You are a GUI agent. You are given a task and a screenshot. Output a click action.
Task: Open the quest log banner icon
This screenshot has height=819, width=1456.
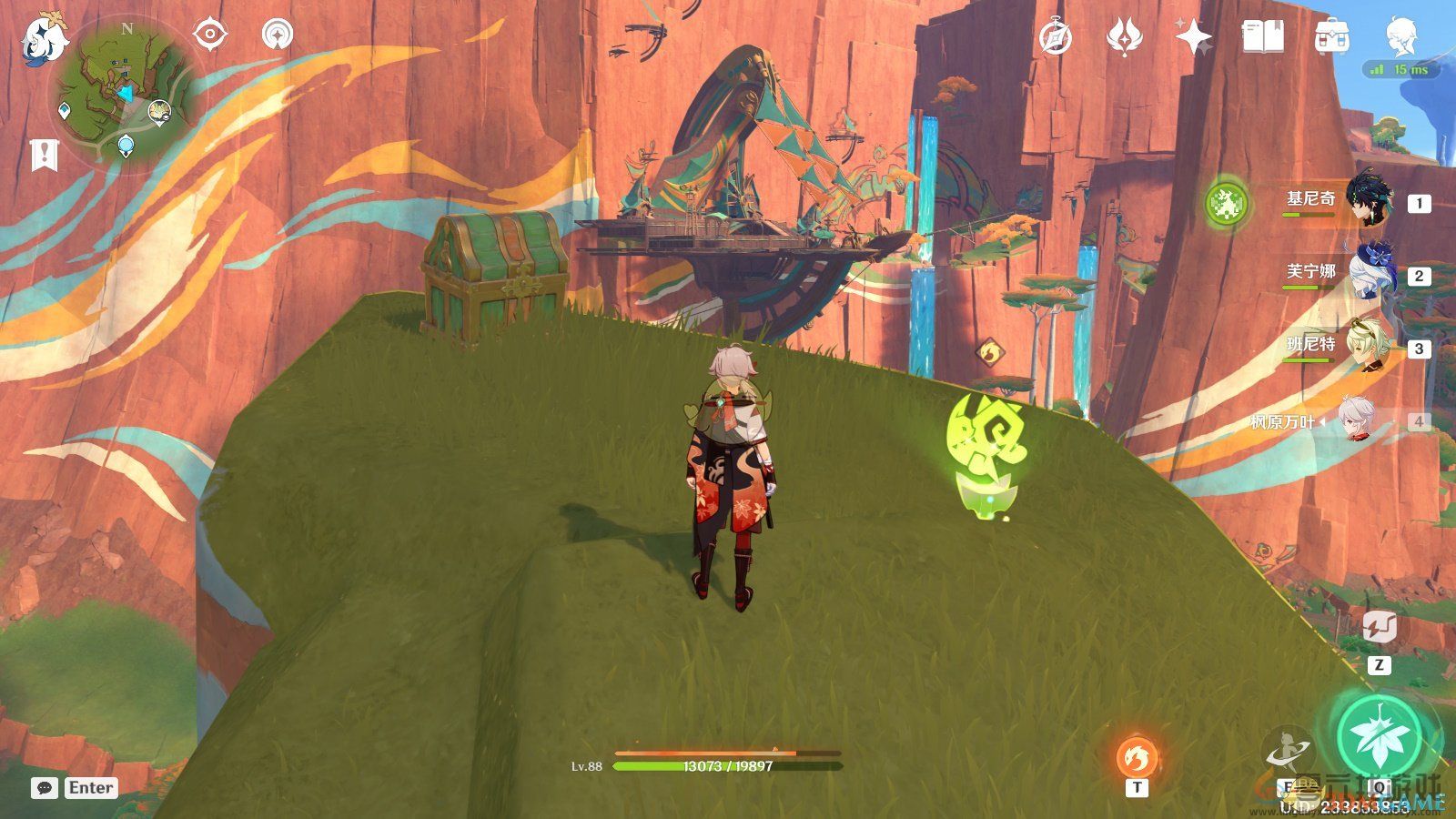[44, 156]
